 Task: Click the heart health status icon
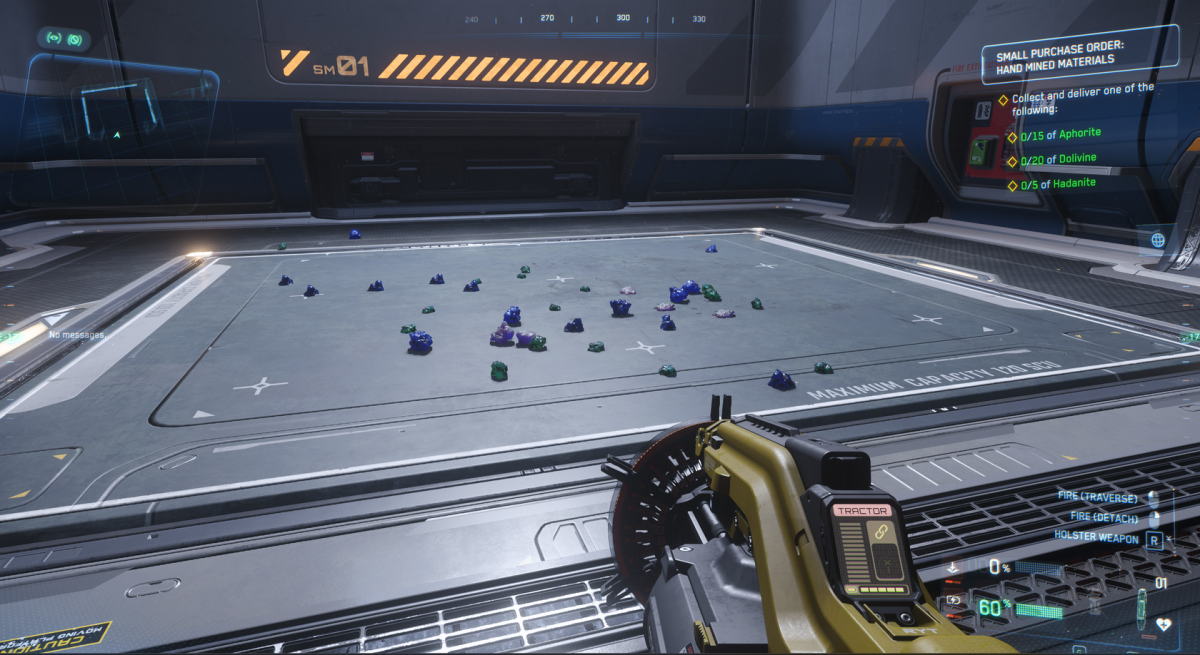[x=1163, y=624]
